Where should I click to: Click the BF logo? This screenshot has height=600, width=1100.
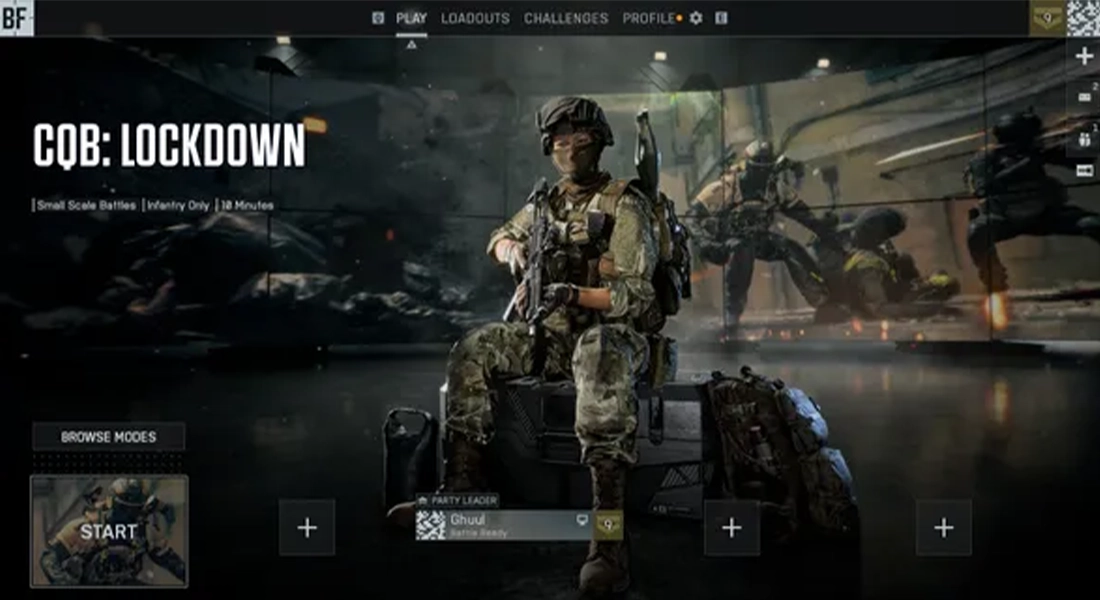(17, 17)
